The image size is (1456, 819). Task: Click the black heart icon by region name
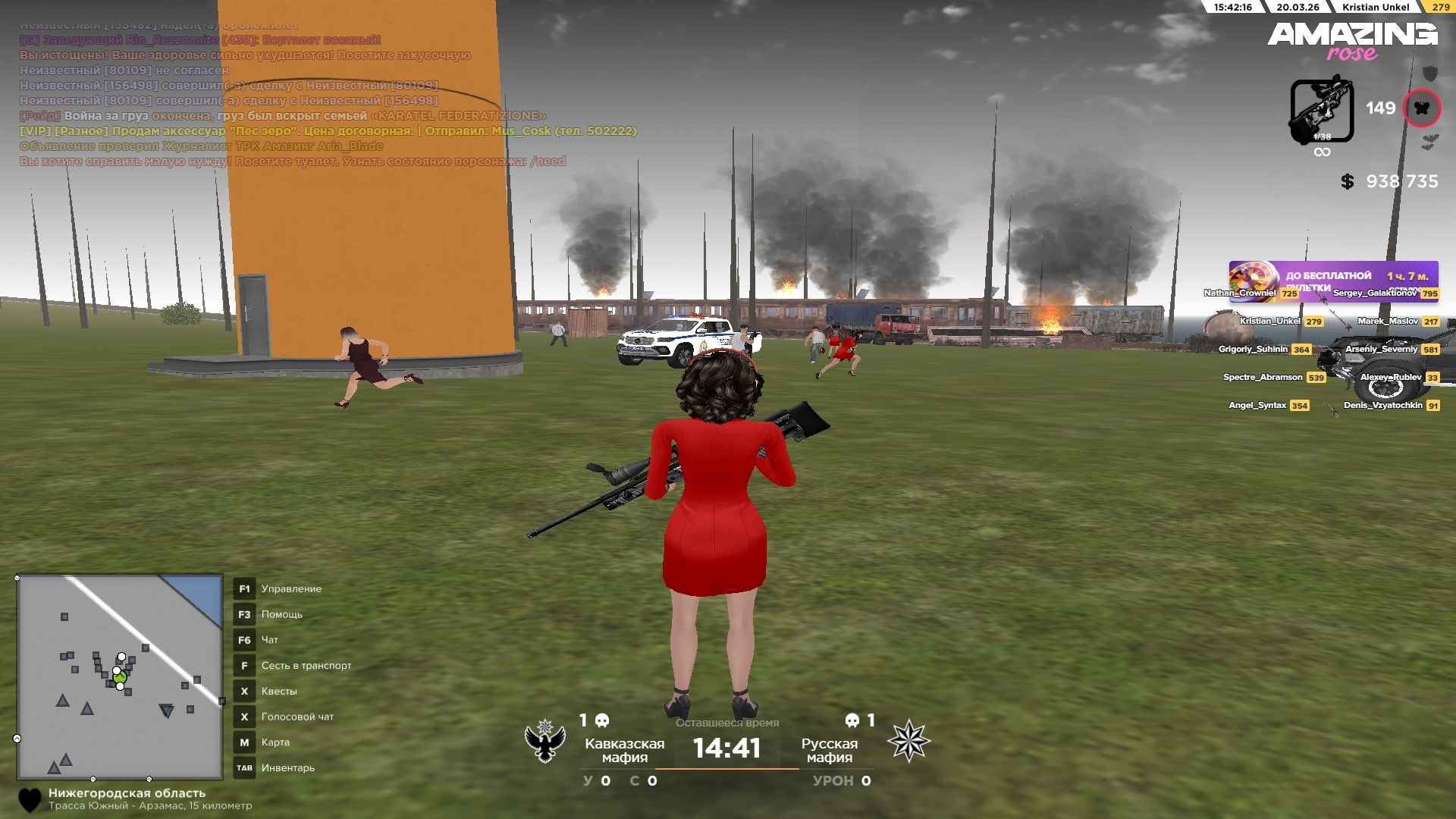click(x=30, y=800)
